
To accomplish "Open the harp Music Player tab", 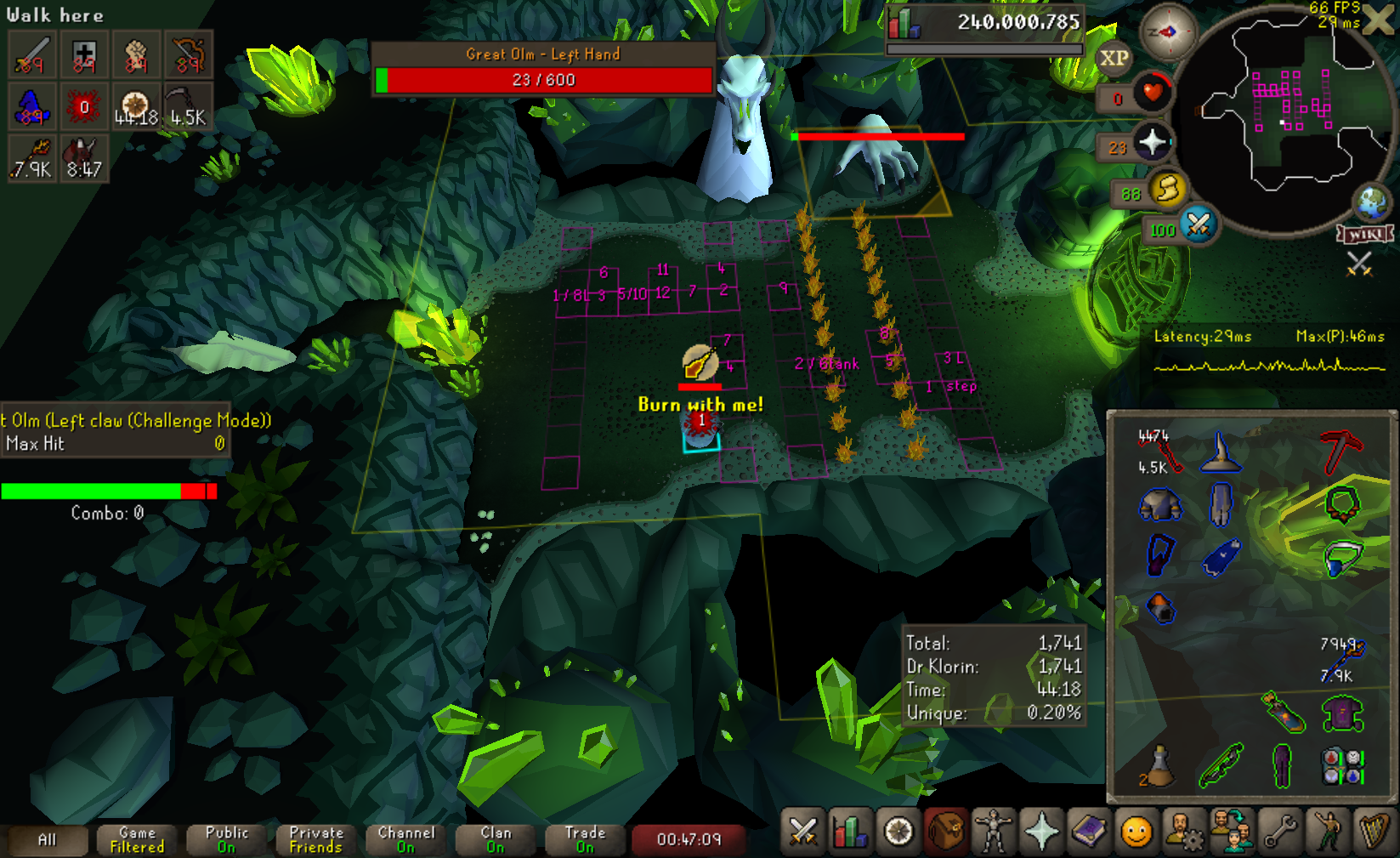I will [x=1374, y=831].
